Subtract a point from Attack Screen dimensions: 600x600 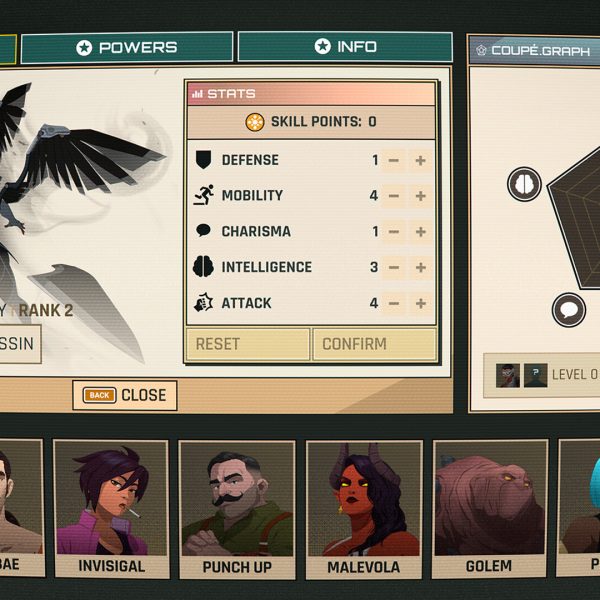[394, 303]
